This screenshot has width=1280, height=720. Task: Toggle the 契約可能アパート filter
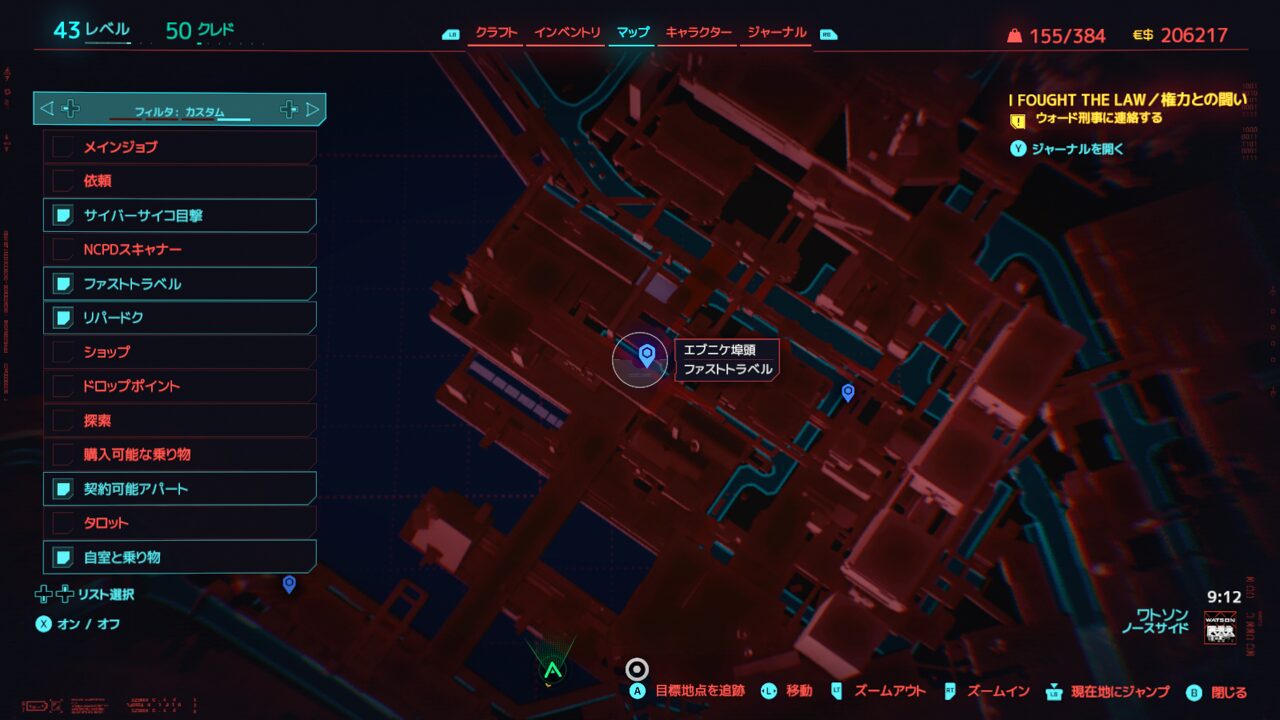(x=180, y=489)
